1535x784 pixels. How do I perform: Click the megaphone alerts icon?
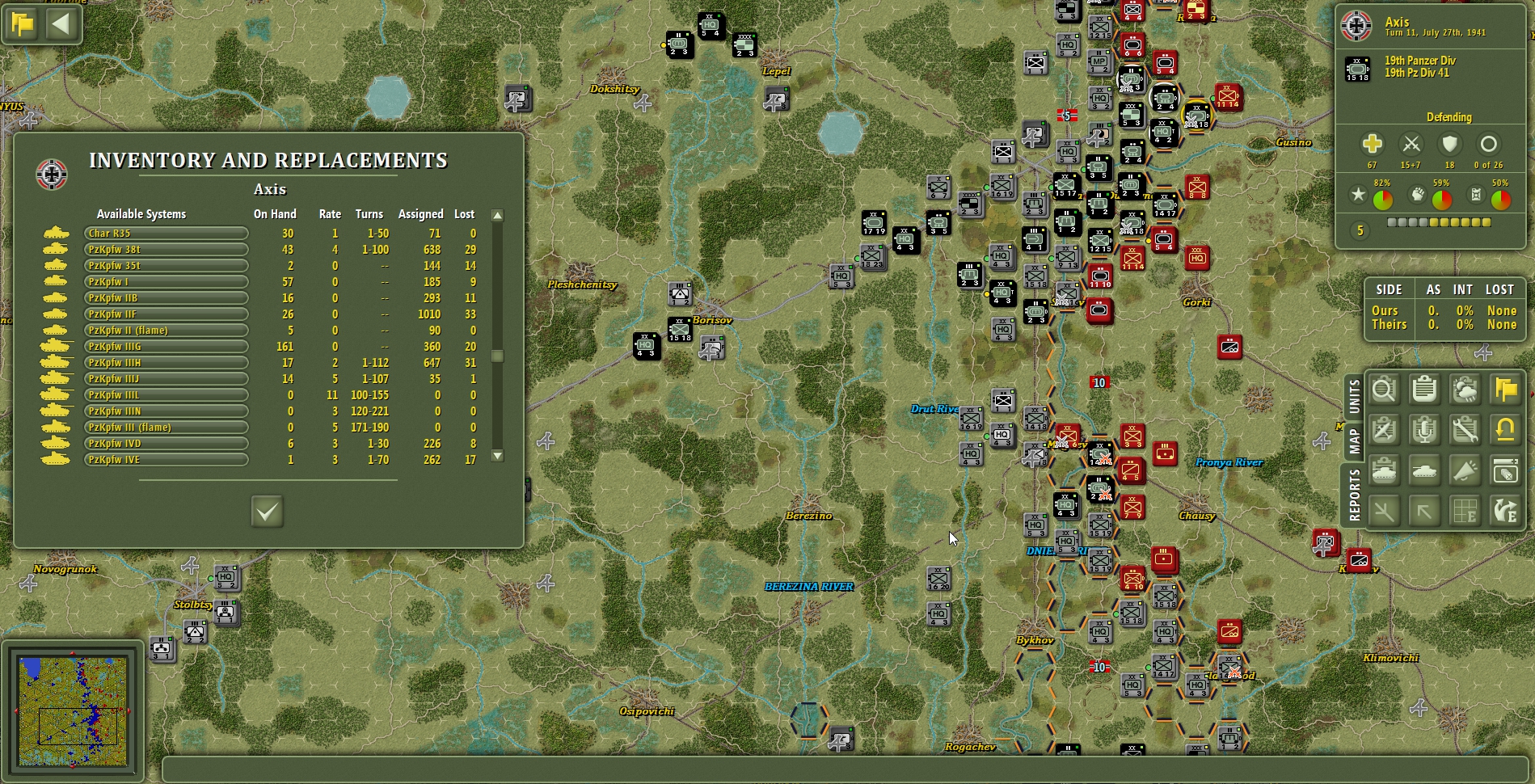(1465, 470)
